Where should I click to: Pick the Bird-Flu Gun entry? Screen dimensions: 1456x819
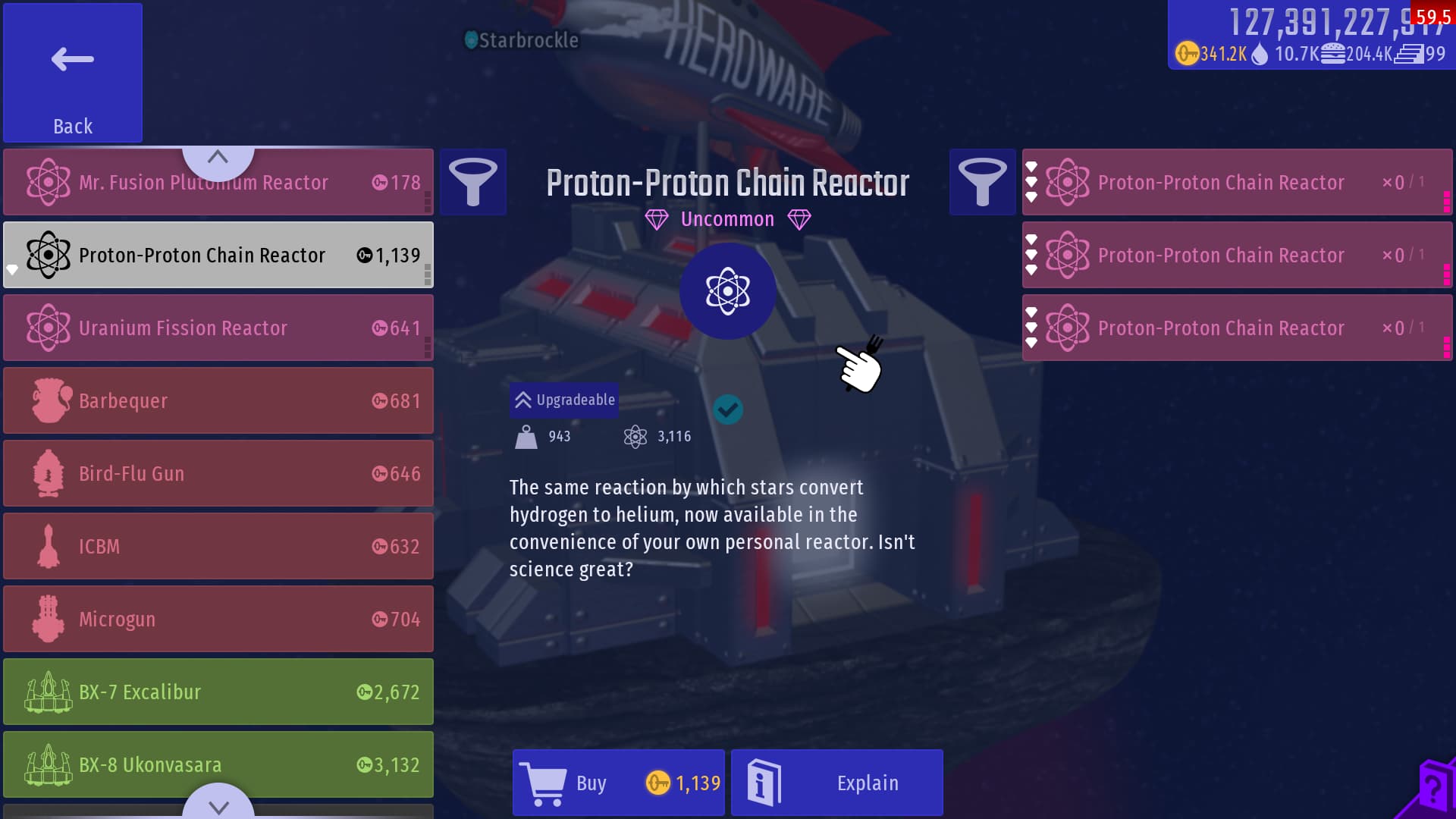tap(218, 473)
